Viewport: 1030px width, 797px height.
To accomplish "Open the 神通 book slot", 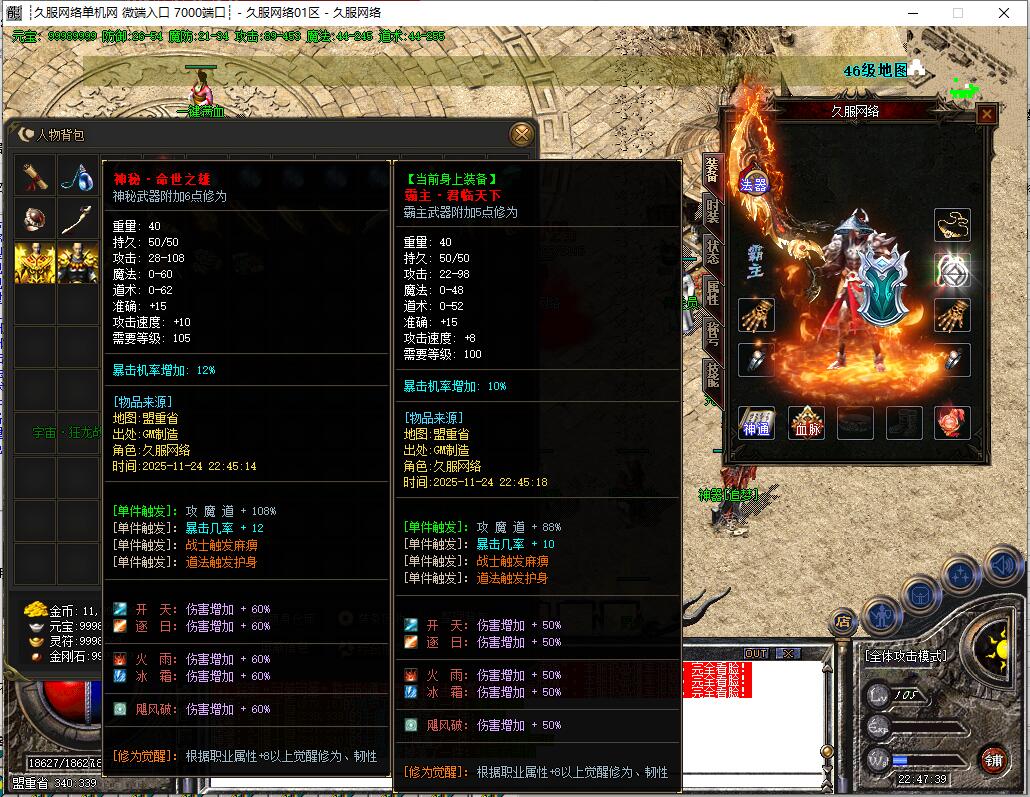I will (756, 423).
